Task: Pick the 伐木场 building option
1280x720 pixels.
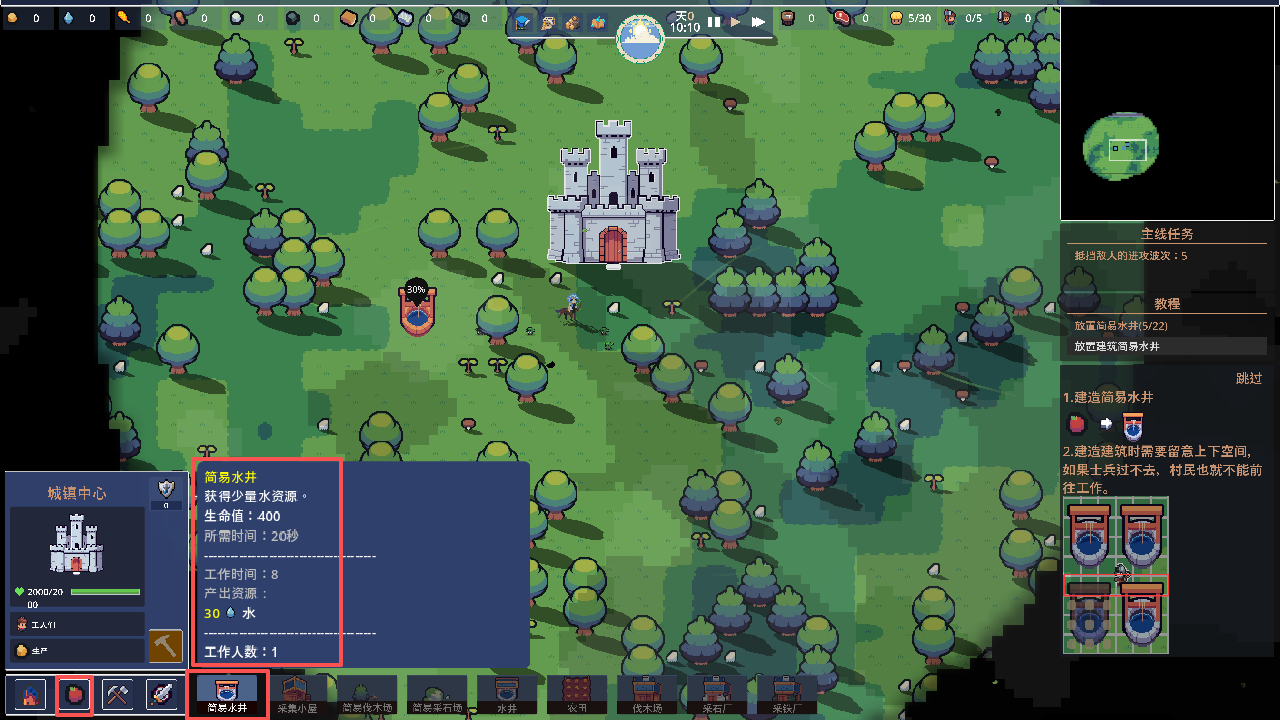Action: (x=647, y=694)
